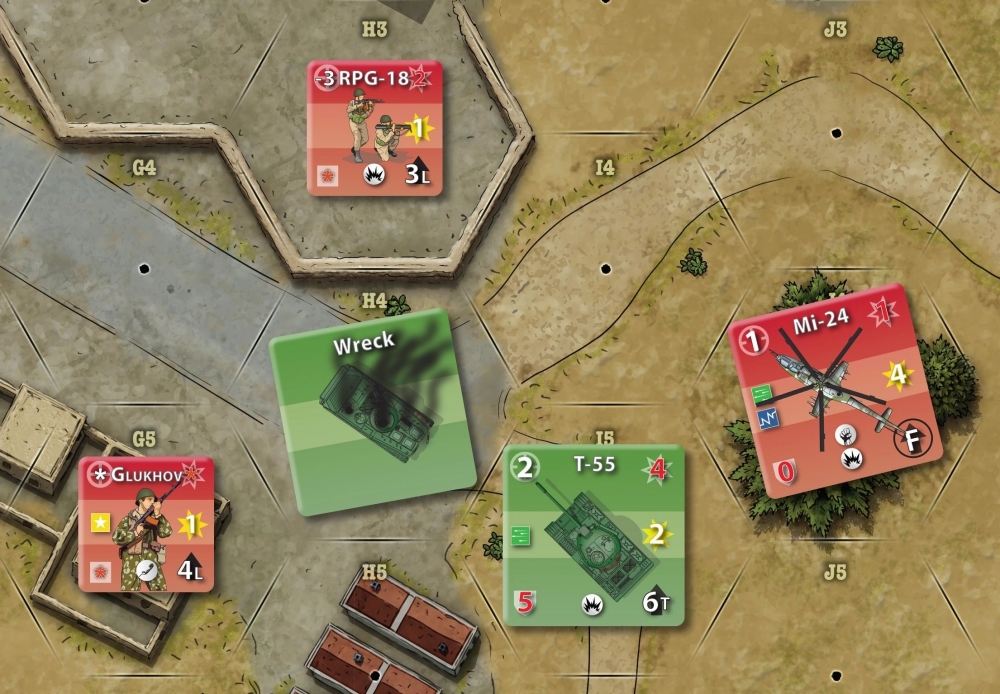Viewport: 1000px width, 694px height.
Task: Select the RPG-18 infantry counter
Action: pos(375,128)
